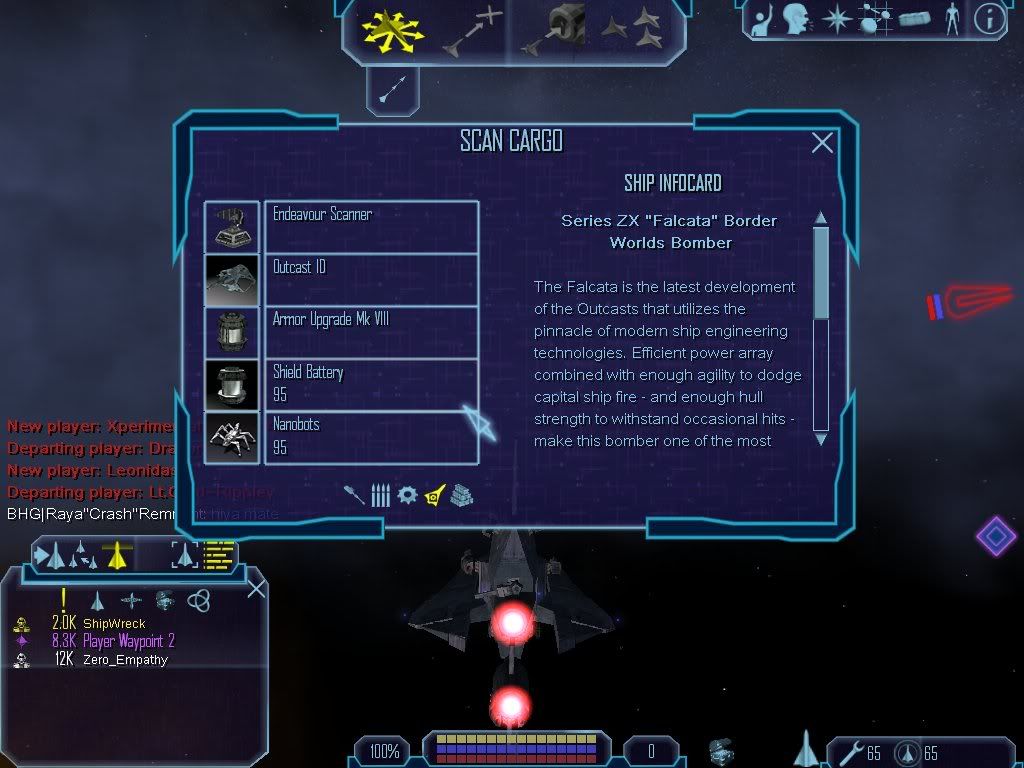Open the information (i) button
The image size is (1024, 768).
989,19
